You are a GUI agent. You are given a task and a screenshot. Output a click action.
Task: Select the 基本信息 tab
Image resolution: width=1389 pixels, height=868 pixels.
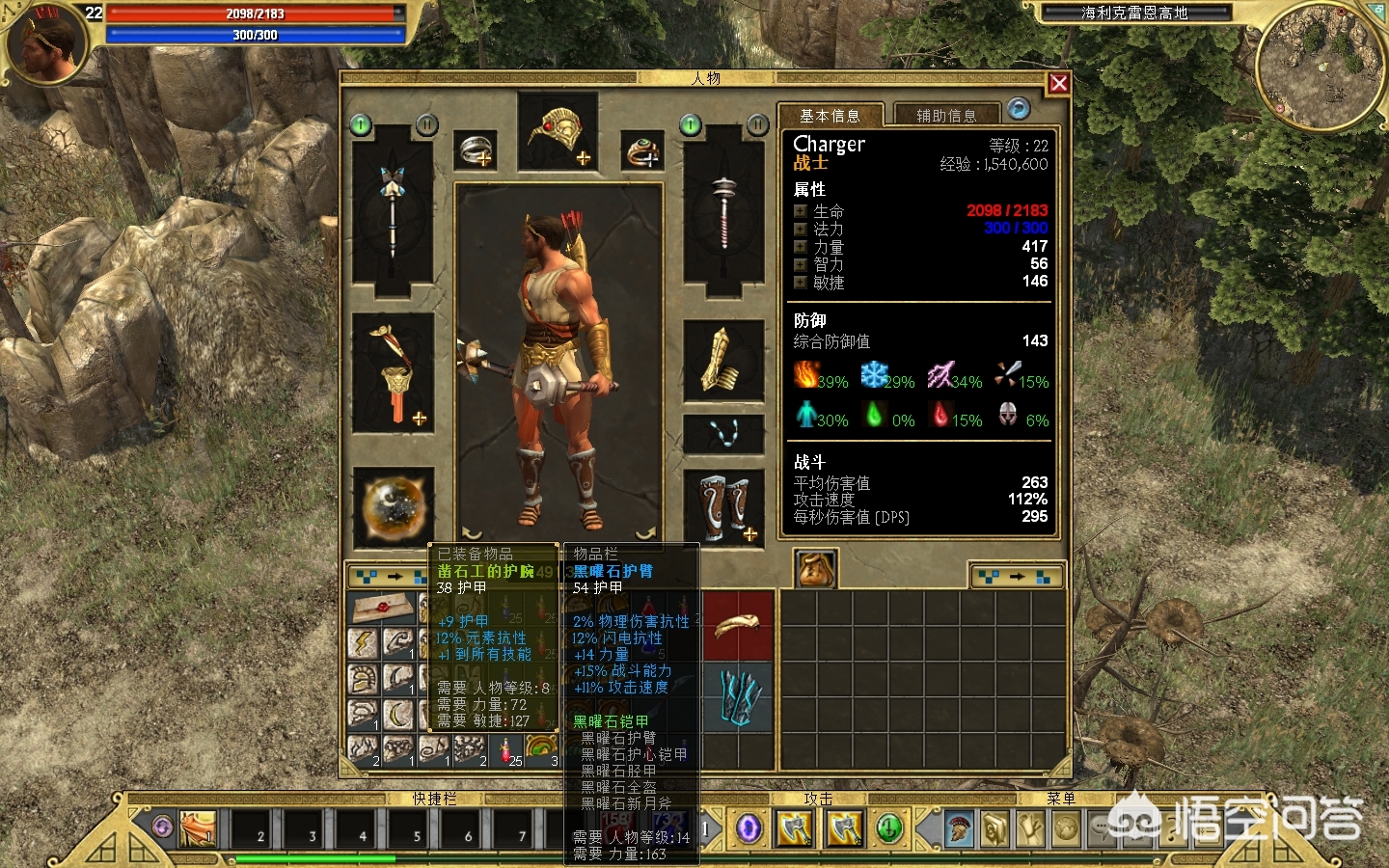[x=830, y=116]
